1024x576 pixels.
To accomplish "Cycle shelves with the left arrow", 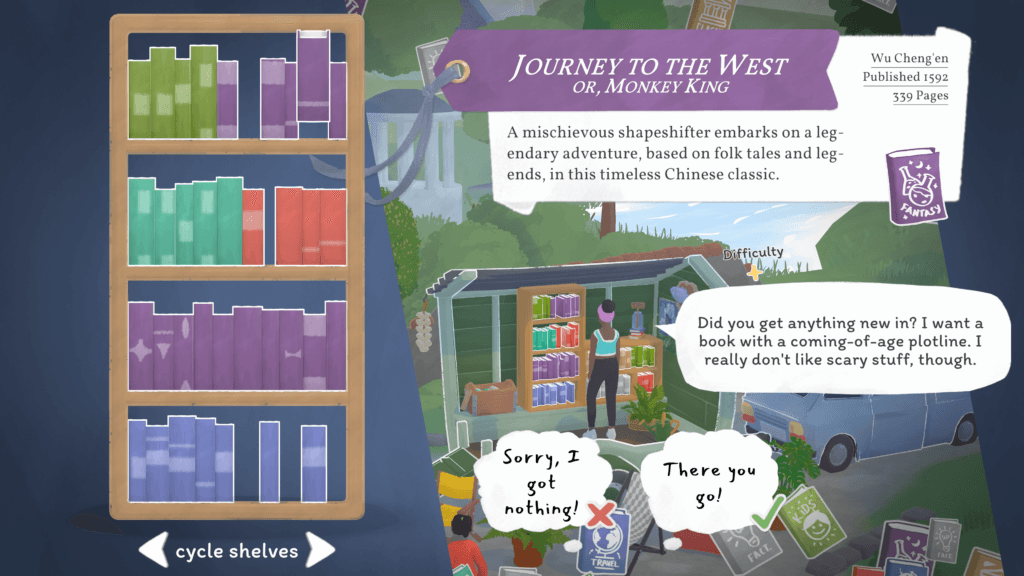I will (153, 549).
